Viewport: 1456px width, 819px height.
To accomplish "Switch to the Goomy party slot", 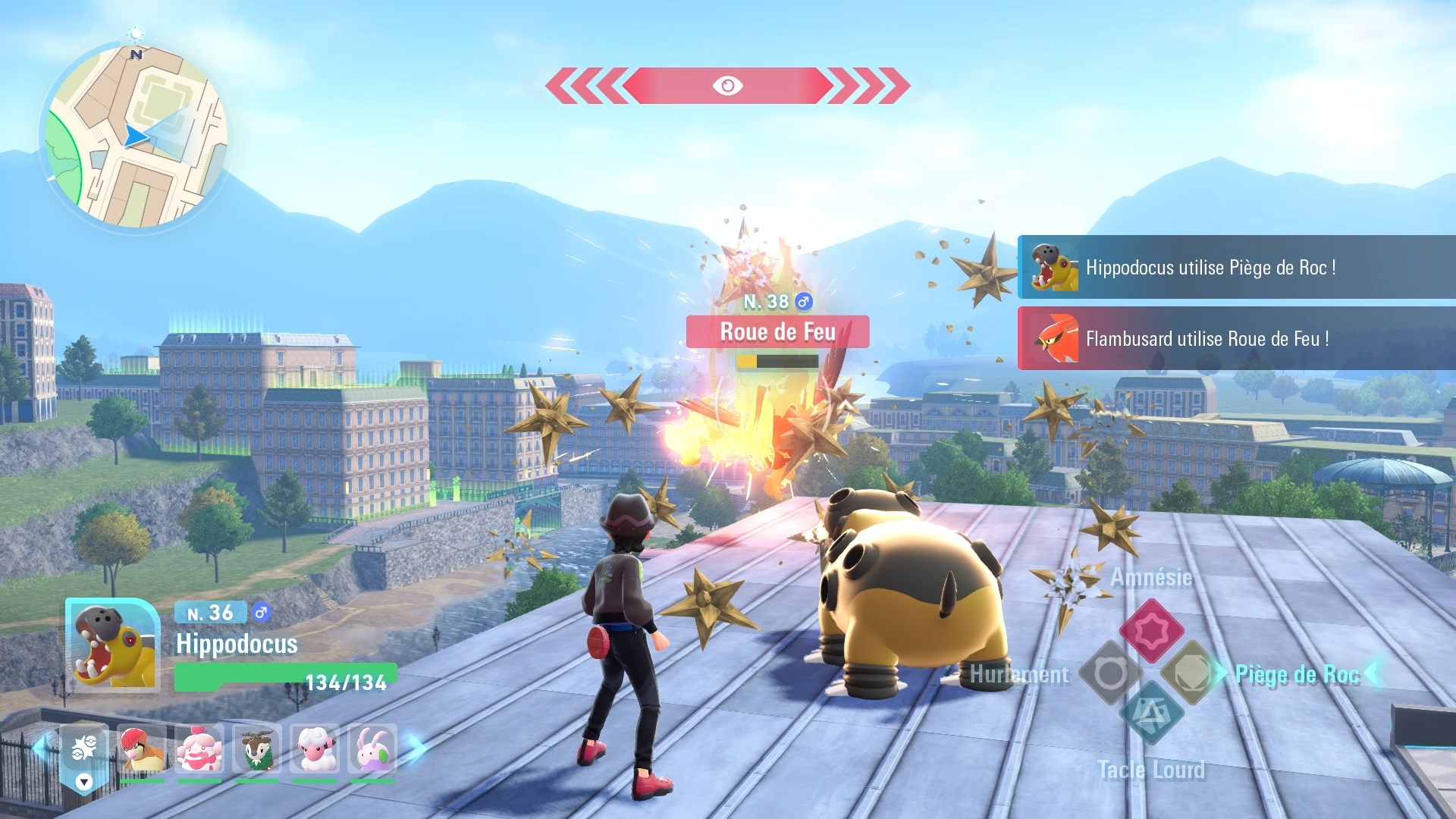I will pyautogui.click(x=372, y=749).
